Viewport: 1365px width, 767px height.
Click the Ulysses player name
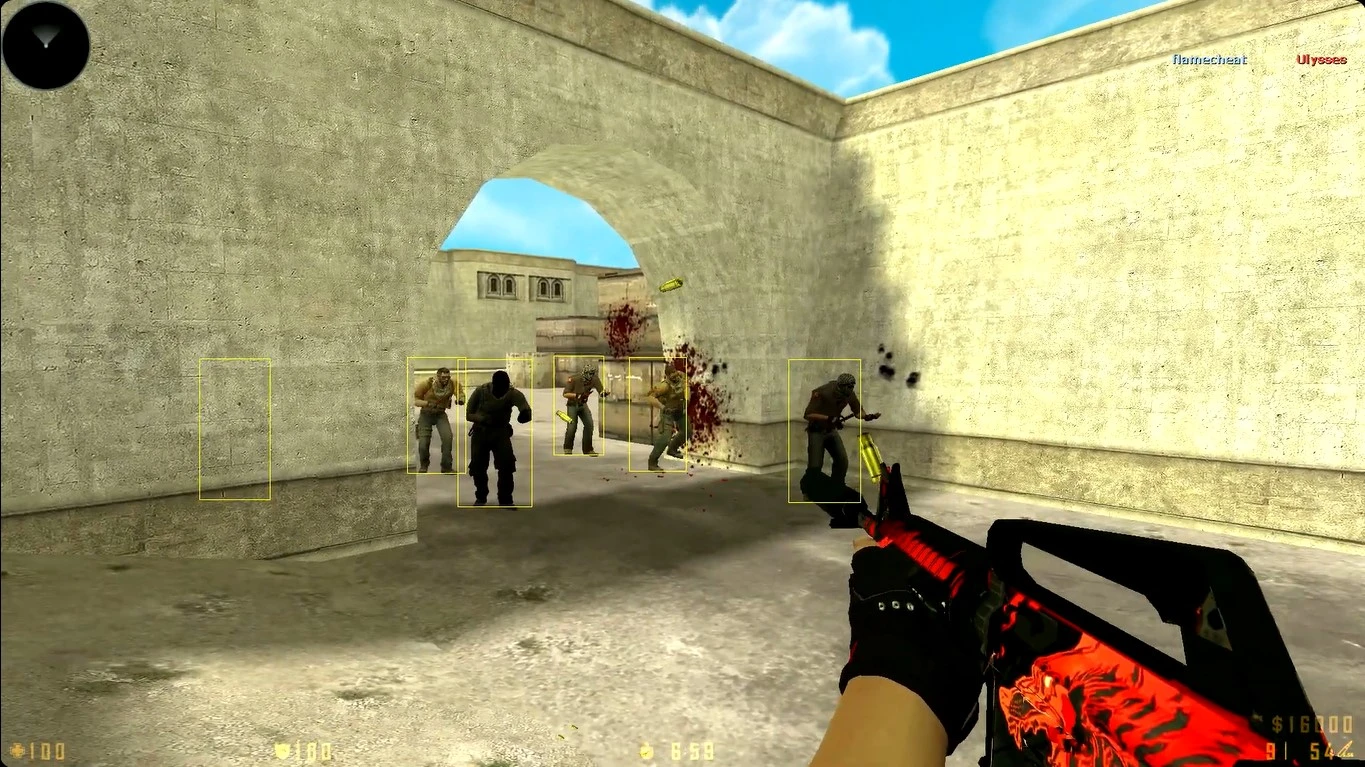1320,60
